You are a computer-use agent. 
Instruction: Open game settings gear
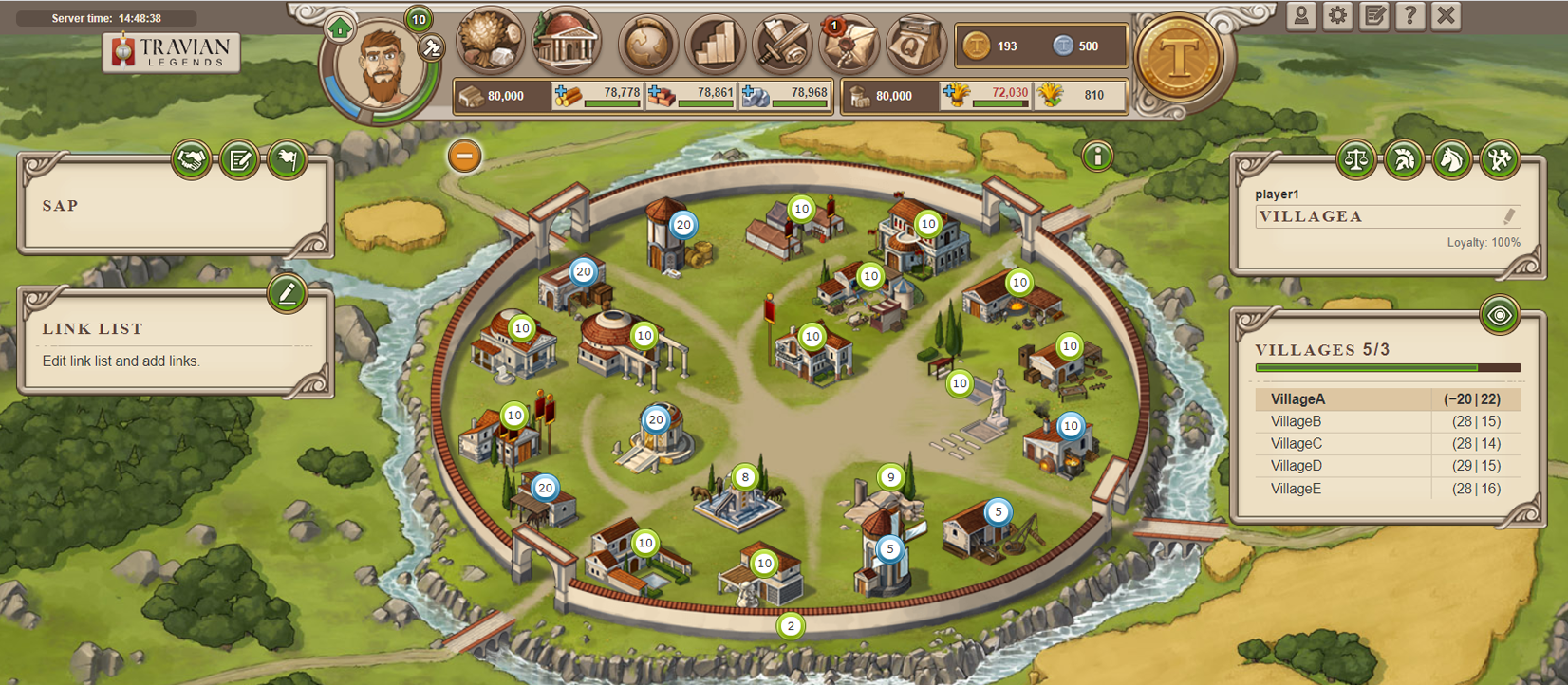pyautogui.click(x=1337, y=16)
